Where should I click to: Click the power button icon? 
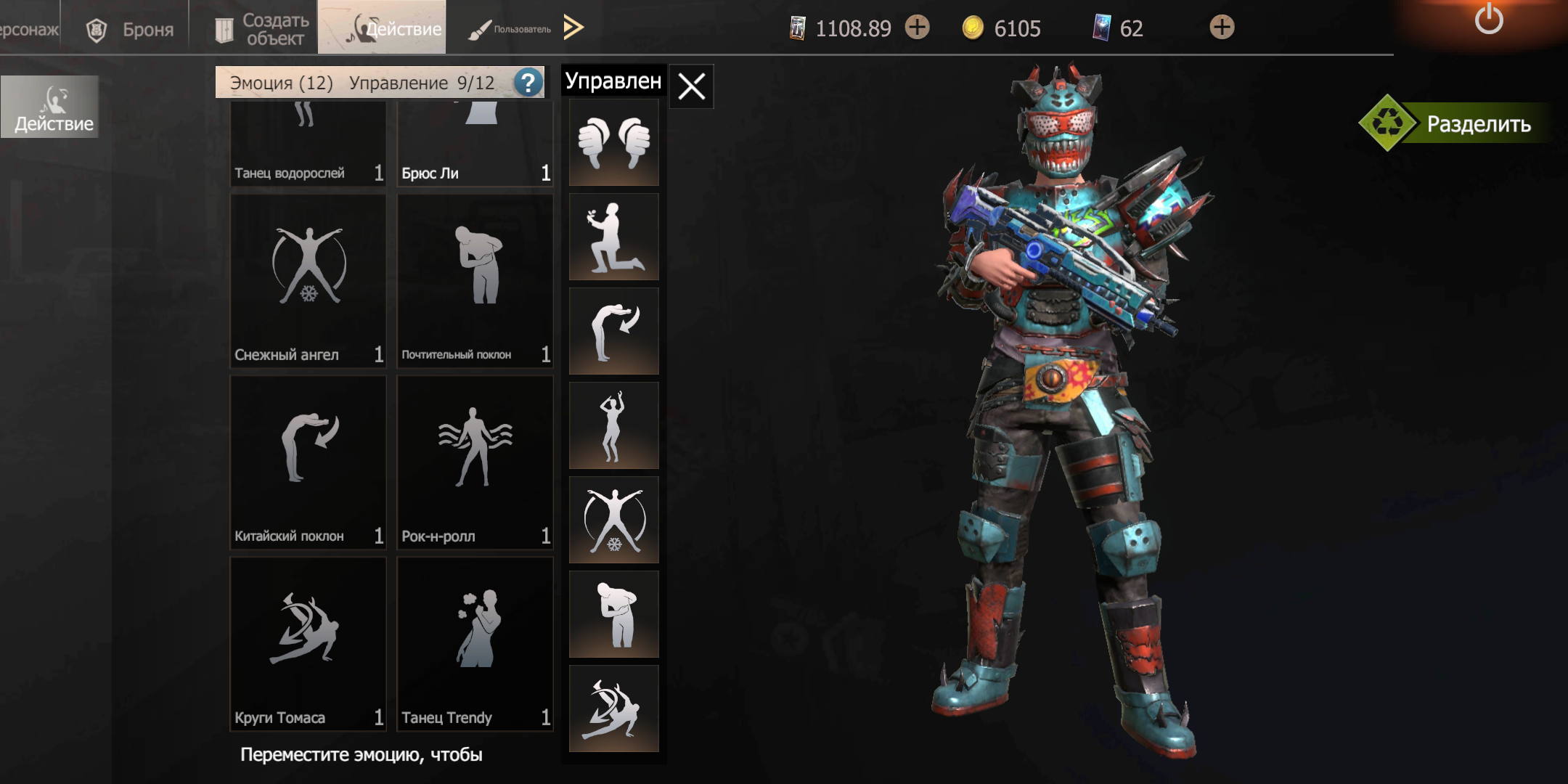click(1488, 20)
